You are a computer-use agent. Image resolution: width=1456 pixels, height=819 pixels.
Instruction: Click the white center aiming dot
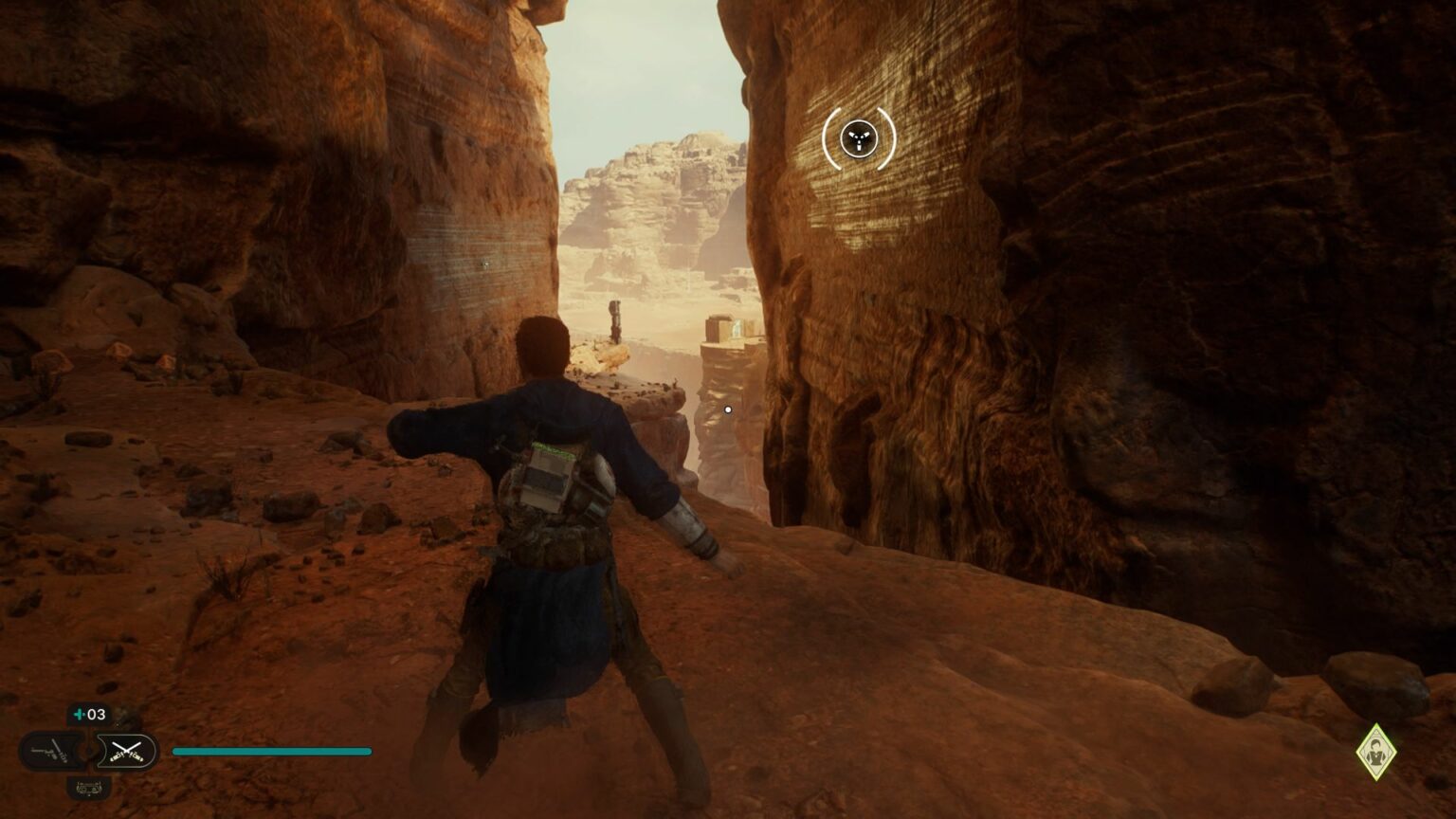727,409
